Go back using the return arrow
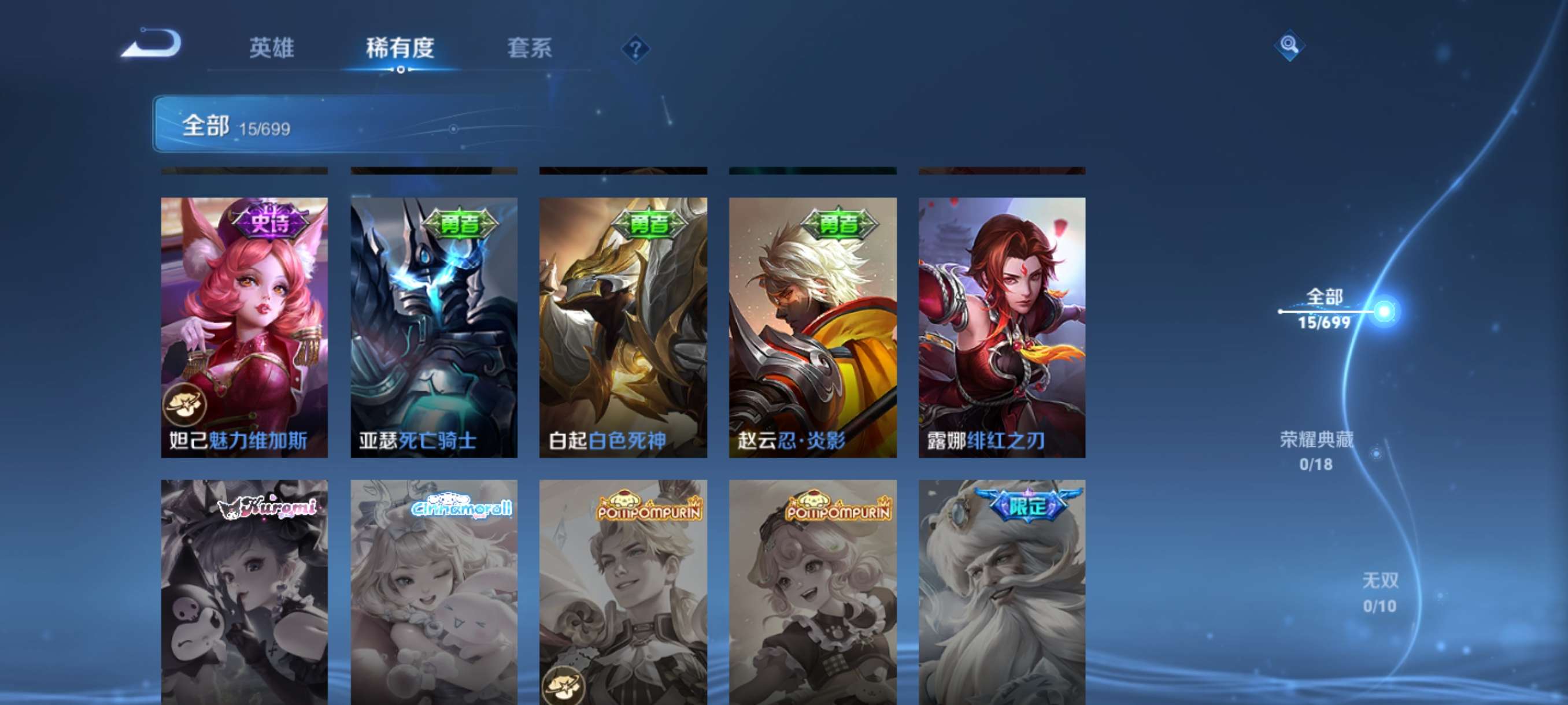The height and width of the screenshot is (705, 1568). 151,44
